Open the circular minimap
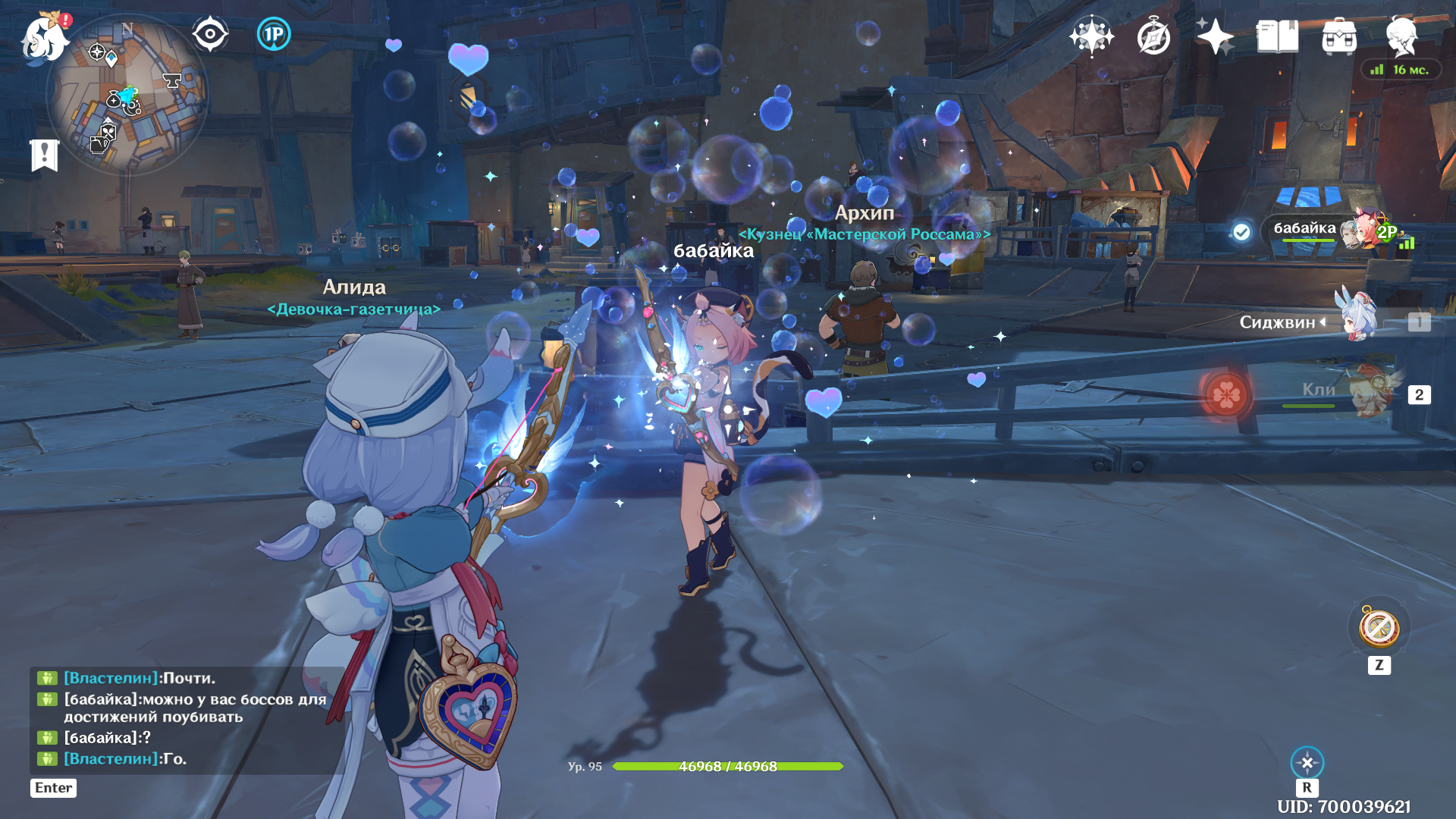This screenshot has width=1456, height=819. click(x=127, y=96)
